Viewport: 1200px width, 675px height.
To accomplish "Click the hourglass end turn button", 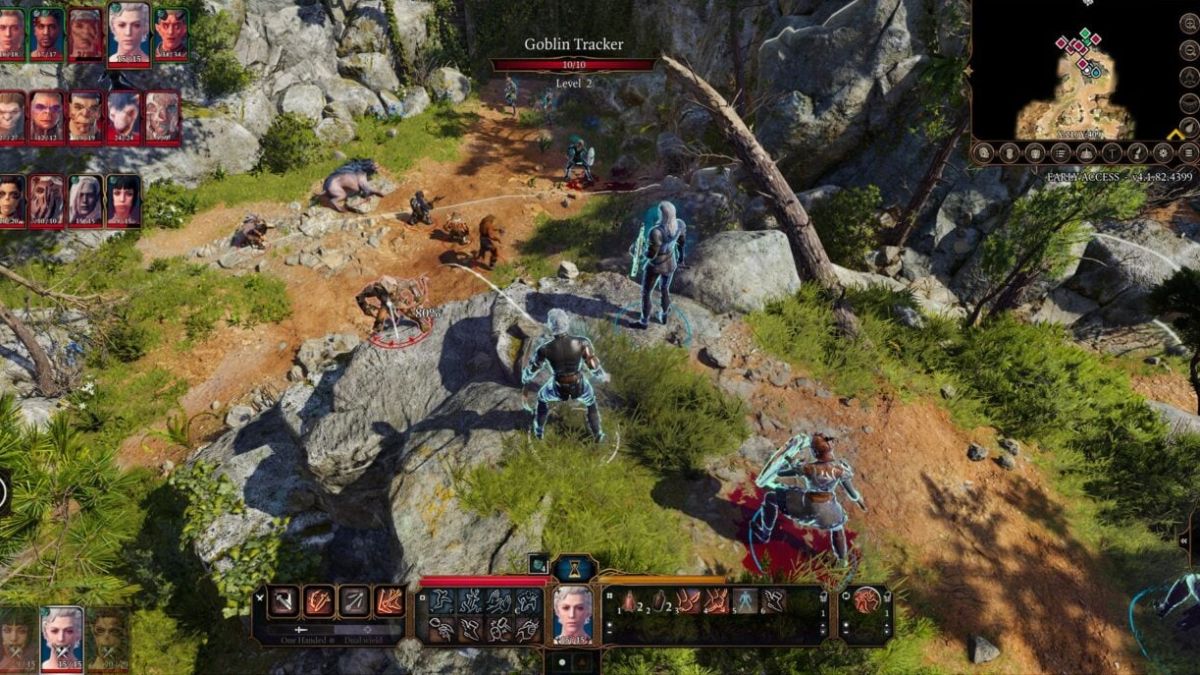I will pos(575,569).
